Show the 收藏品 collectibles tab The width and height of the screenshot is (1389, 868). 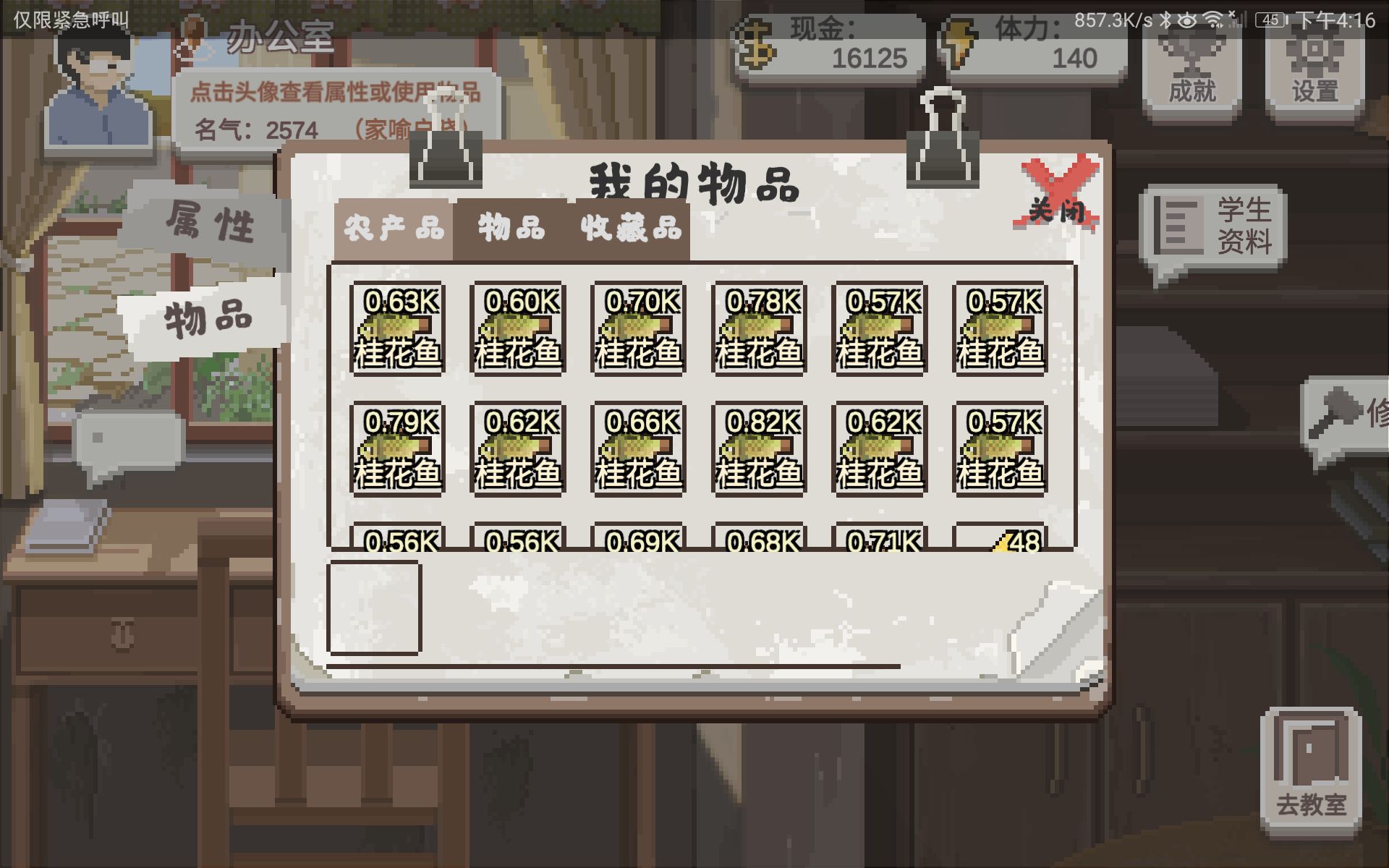(x=631, y=229)
